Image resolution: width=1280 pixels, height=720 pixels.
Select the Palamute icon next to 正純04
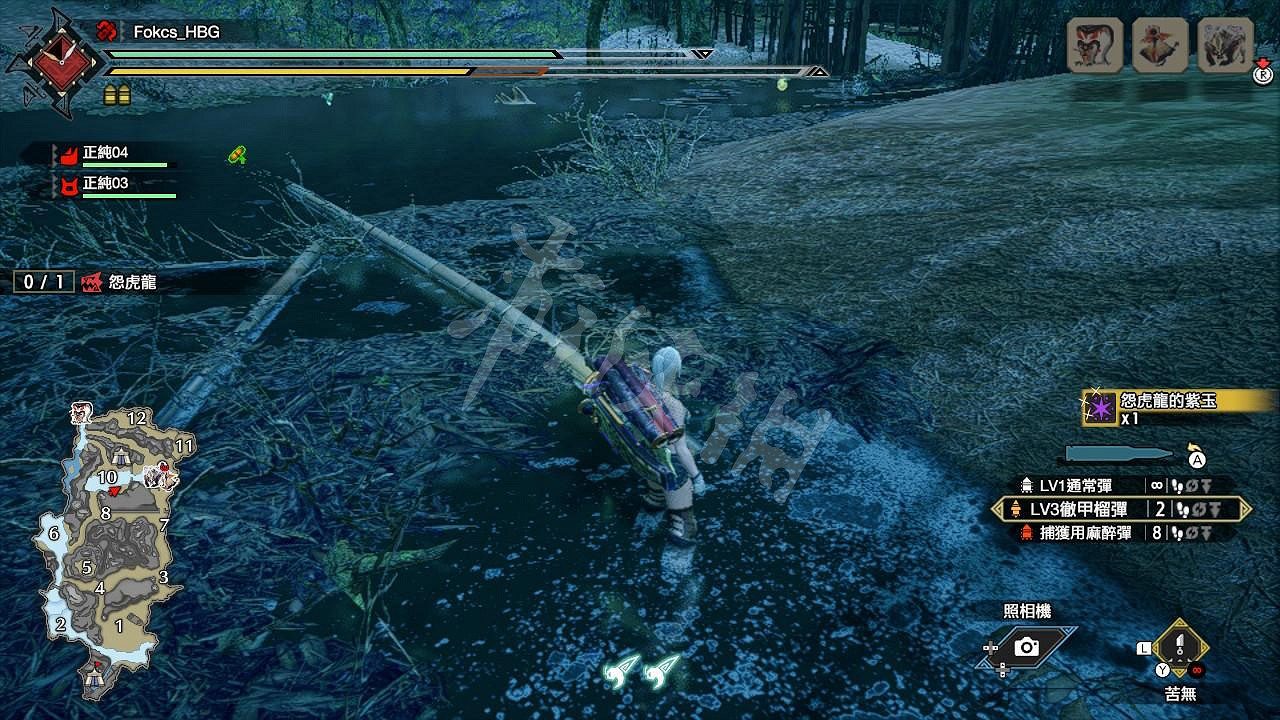pos(70,156)
